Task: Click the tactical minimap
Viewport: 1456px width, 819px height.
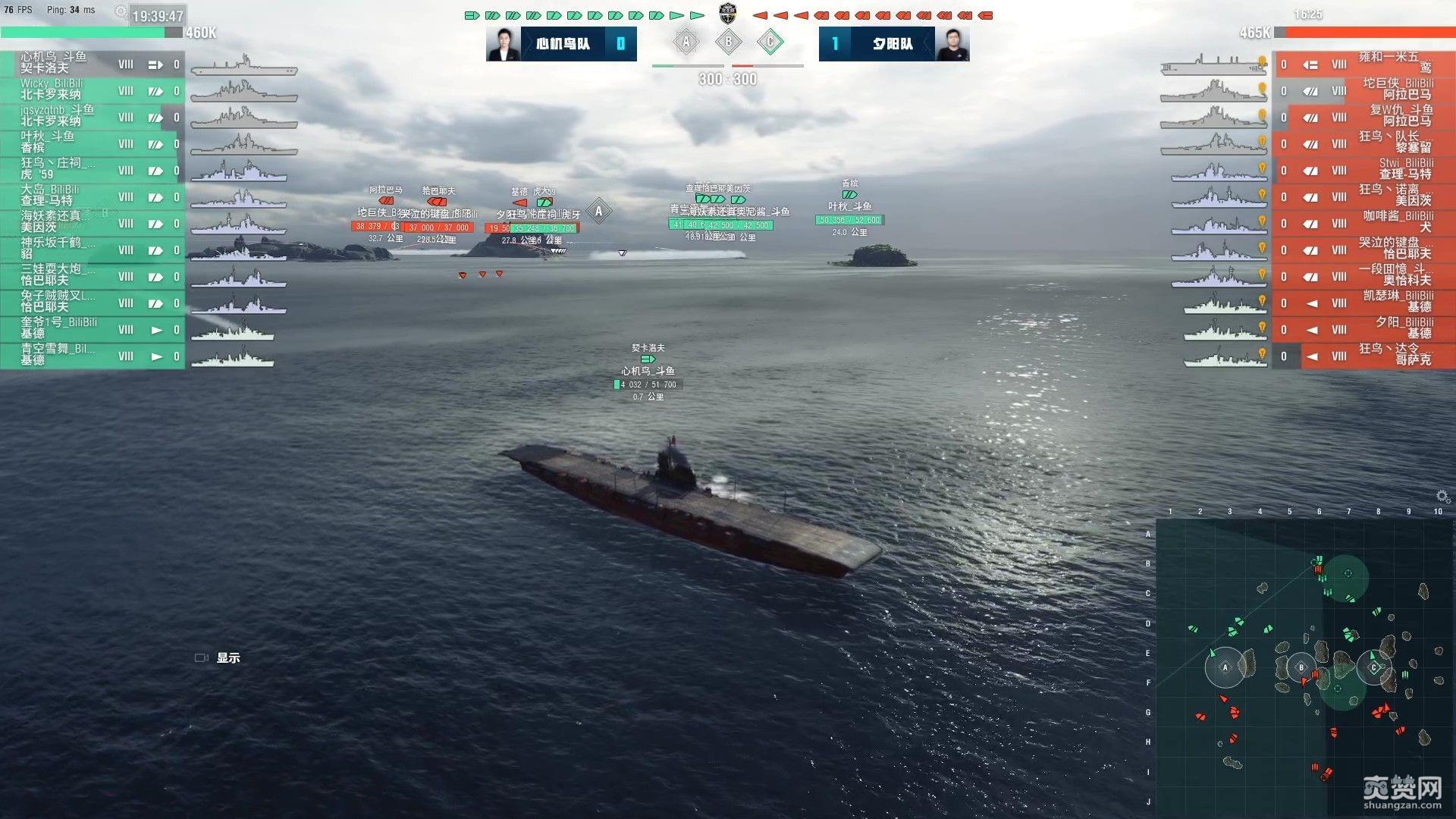Action: (x=1303, y=666)
